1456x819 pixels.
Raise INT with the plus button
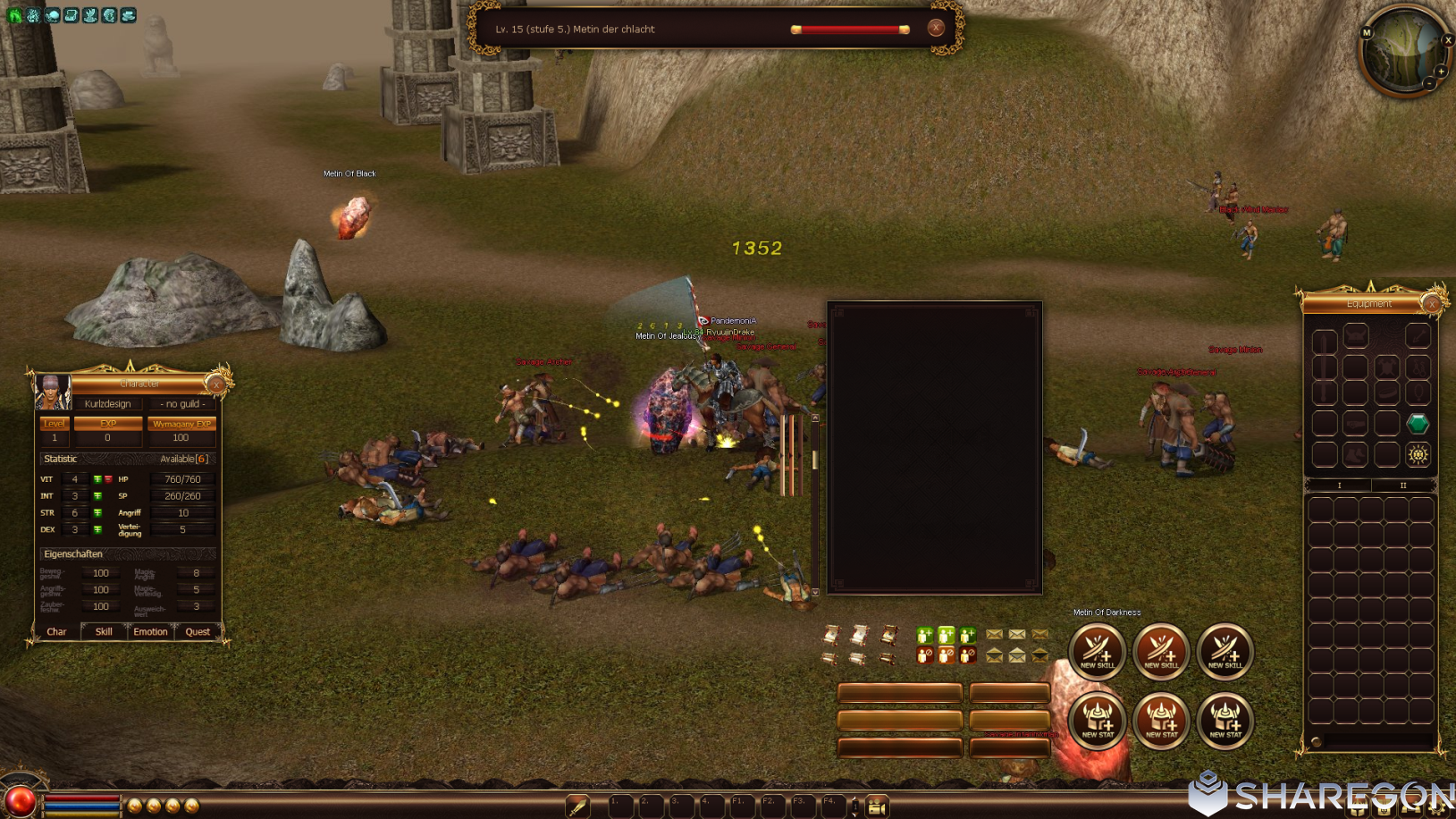pyautogui.click(x=97, y=496)
